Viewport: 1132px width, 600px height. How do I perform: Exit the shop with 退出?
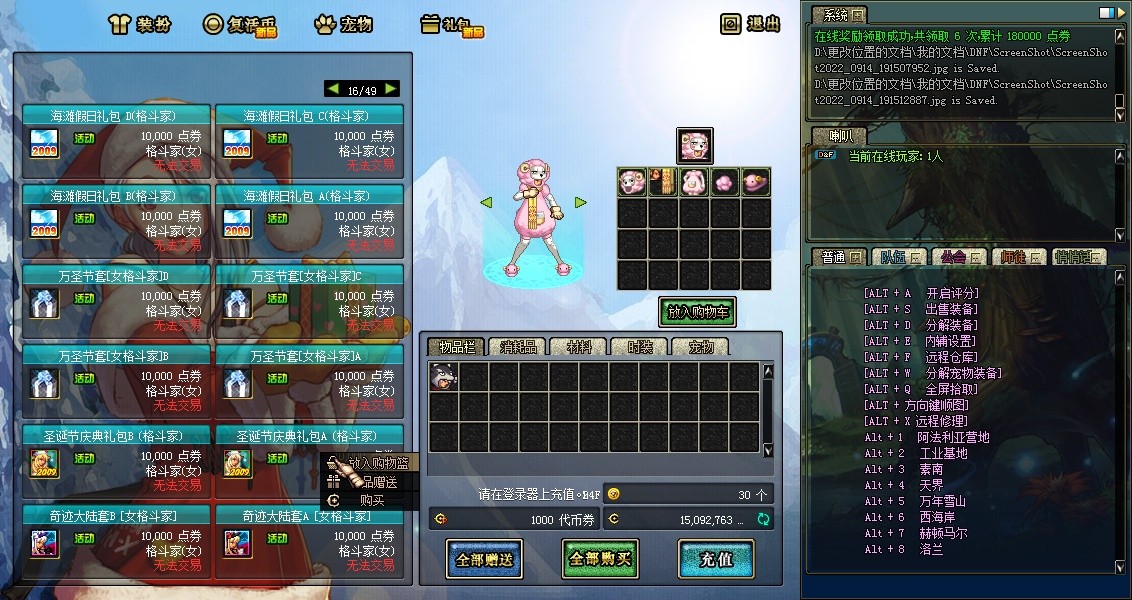(751, 24)
